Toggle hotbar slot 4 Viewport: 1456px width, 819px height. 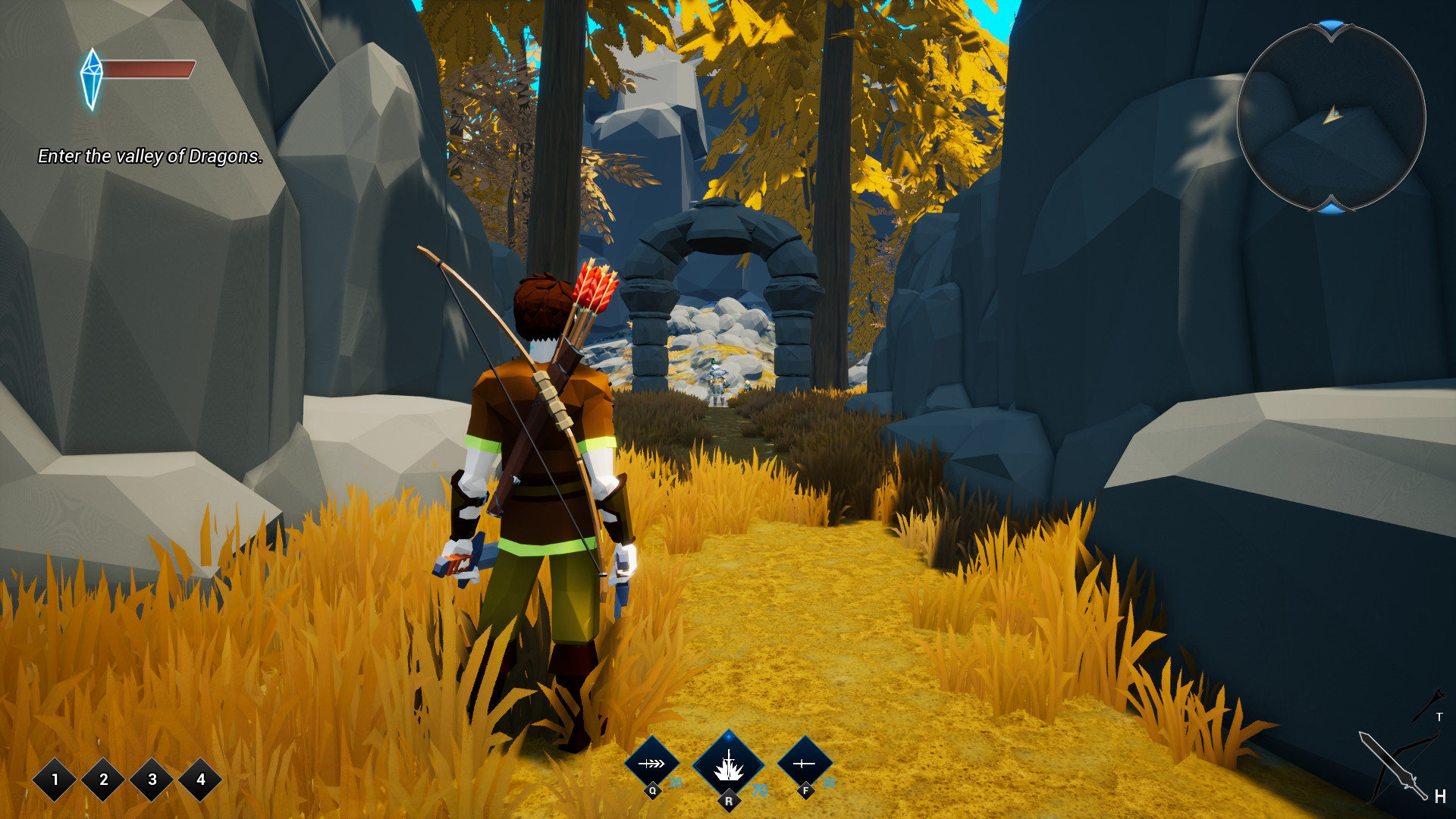coord(199,780)
